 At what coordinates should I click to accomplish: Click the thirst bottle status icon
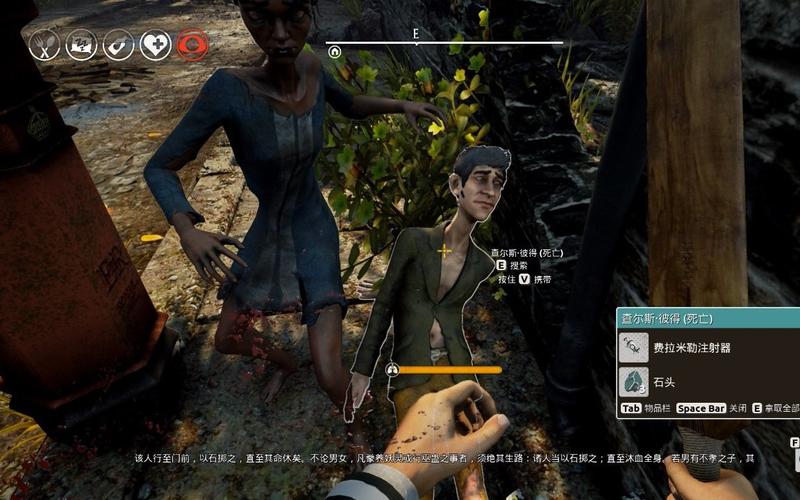coord(118,44)
